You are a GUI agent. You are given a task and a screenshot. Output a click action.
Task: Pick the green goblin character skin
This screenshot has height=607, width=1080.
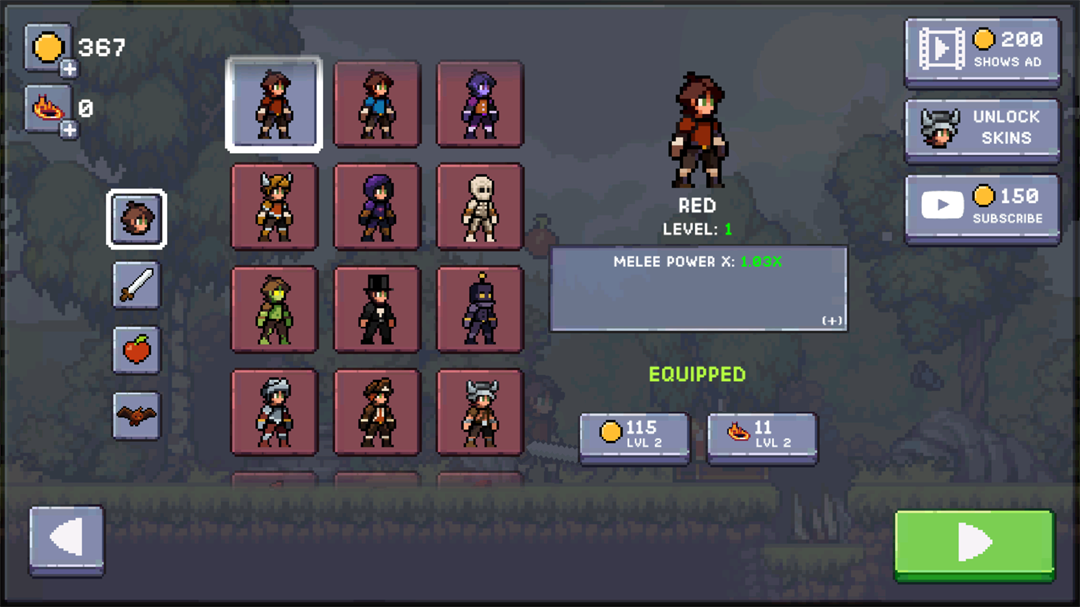point(274,309)
